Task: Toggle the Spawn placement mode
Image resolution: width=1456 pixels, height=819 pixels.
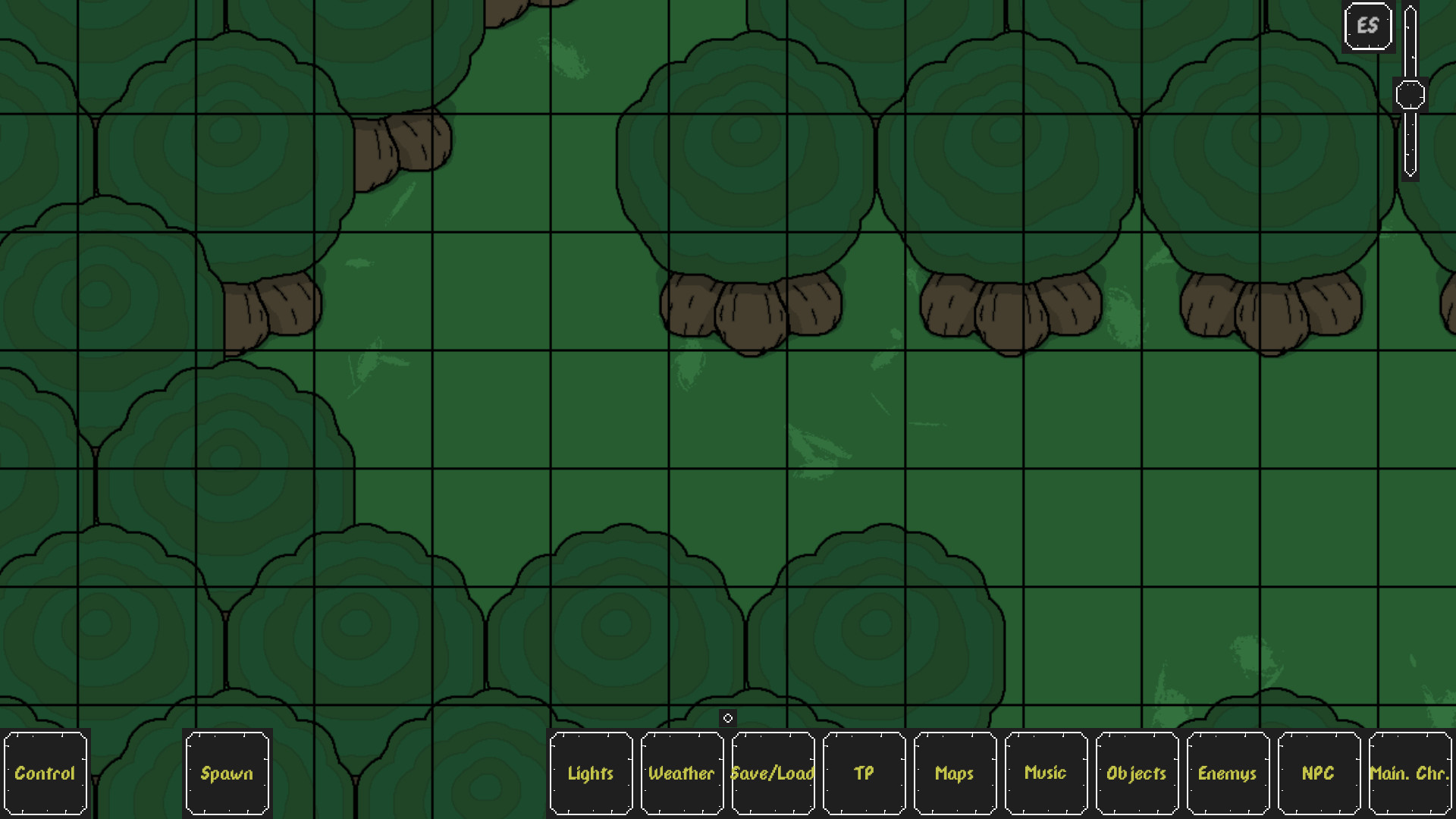Action: (x=227, y=773)
